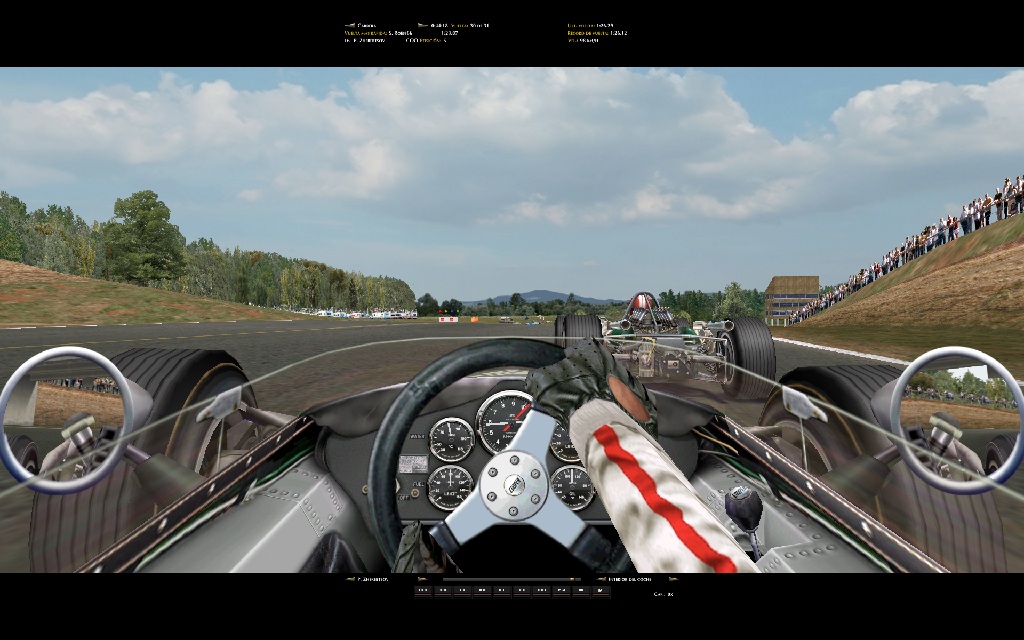Switch to next driver in replay selector
Image resolution: width=1024 pixels, height=640 pixels.
point(420,579)
